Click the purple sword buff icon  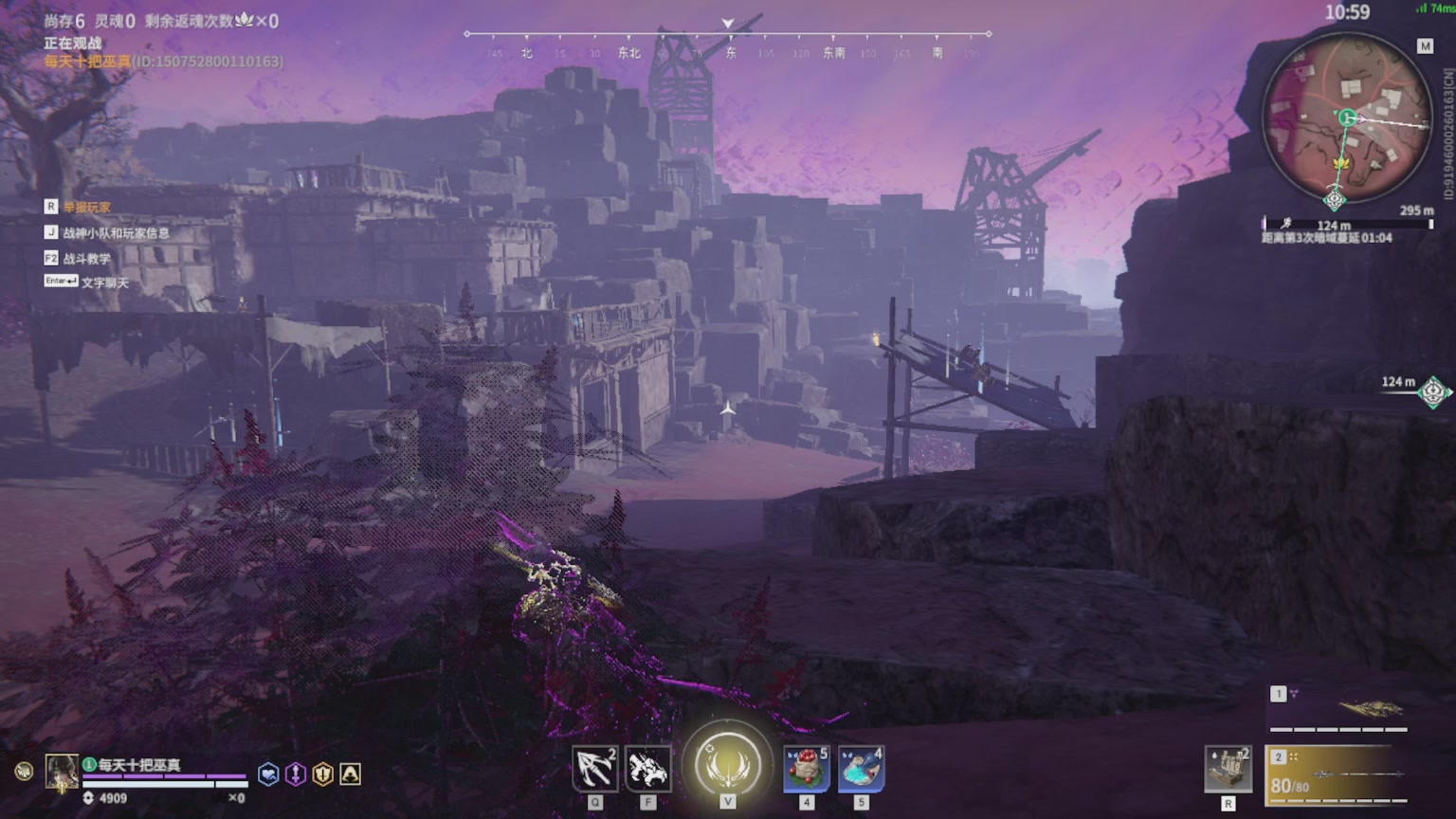click(296, 774)
